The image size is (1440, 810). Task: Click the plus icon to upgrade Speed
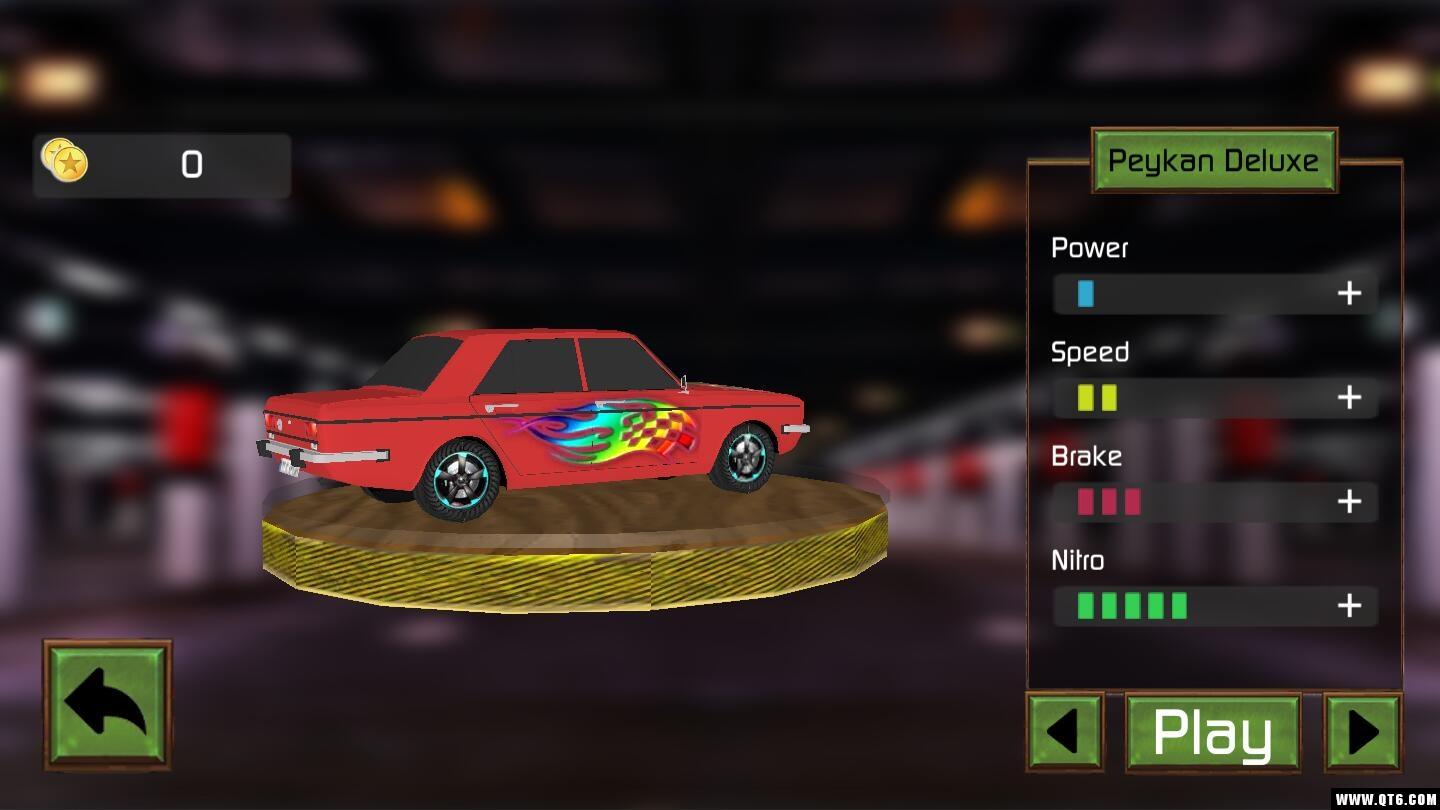pos(1349,398)
